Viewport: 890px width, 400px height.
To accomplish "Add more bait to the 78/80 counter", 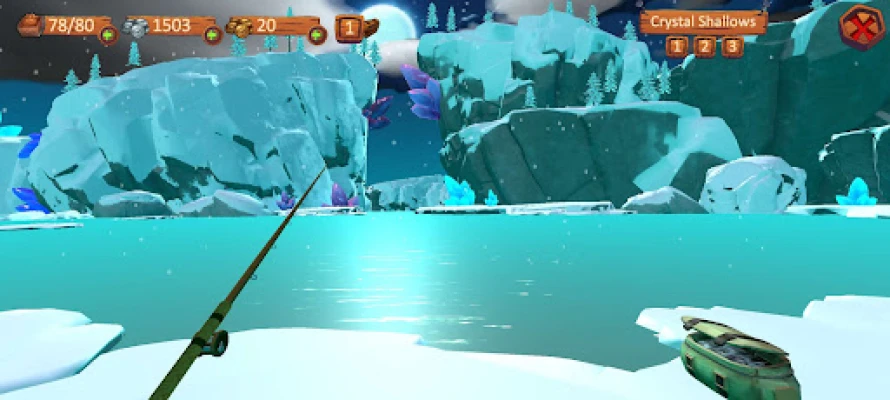I will point(107,35).
